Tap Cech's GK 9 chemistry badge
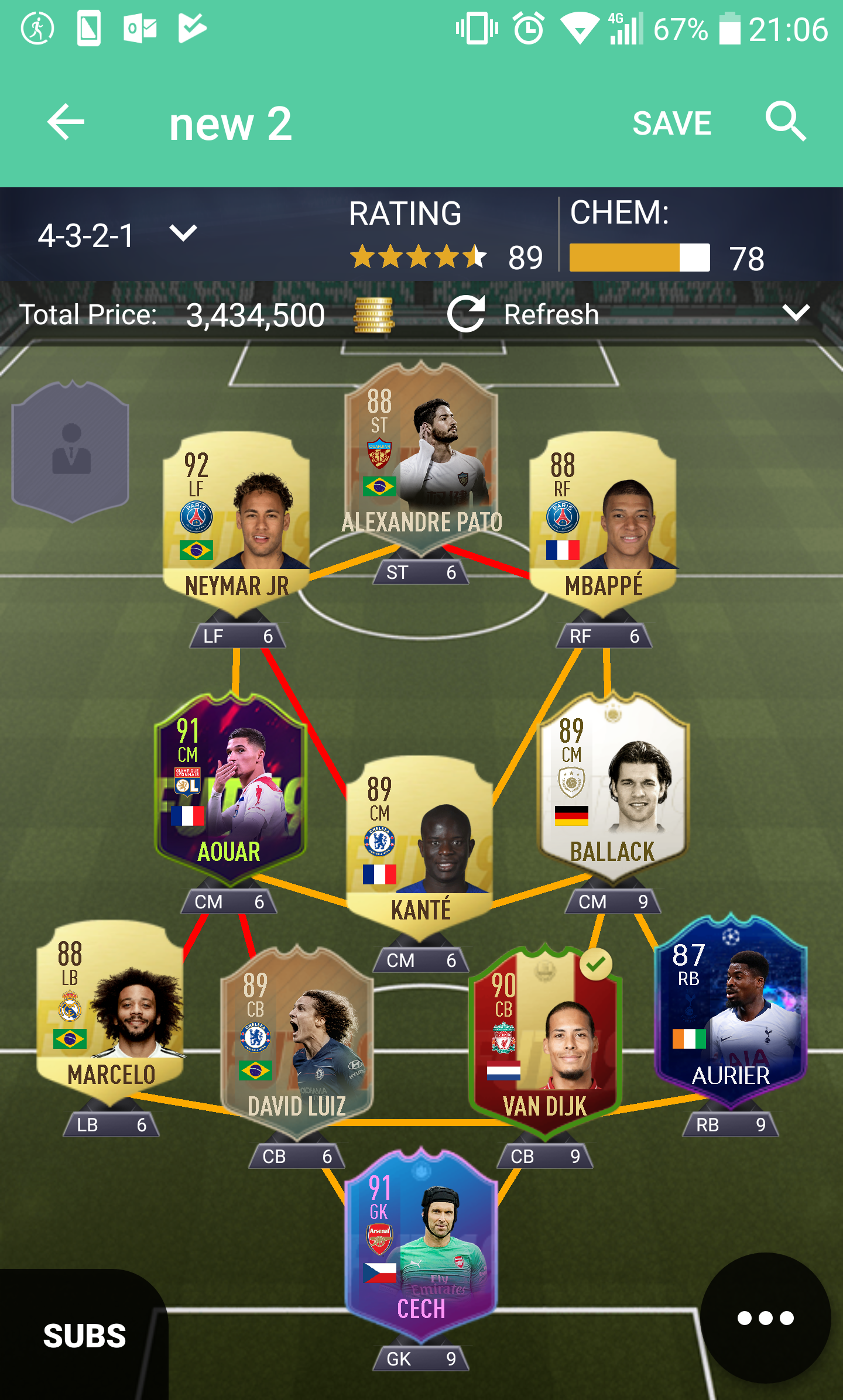This screenshot has width=843, height=1400. point(420,1358)
